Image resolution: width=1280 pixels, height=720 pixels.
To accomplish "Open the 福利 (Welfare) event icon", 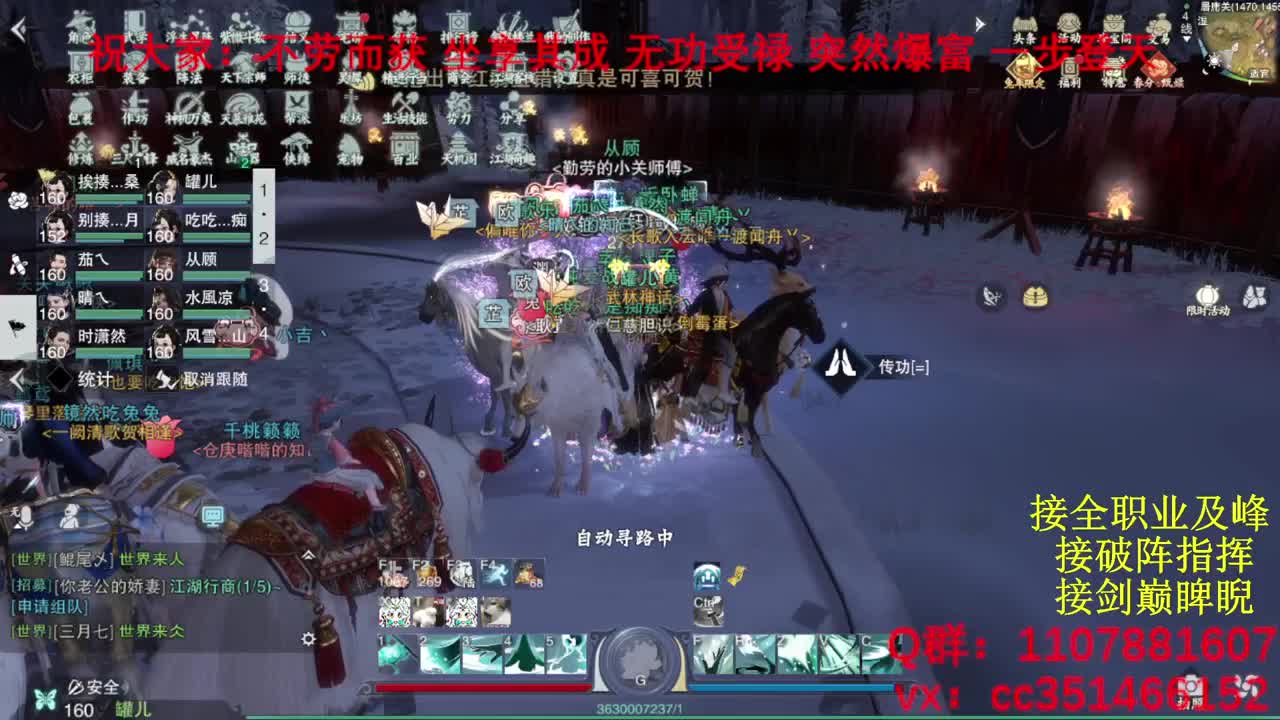I will (x=1071, y=68).
